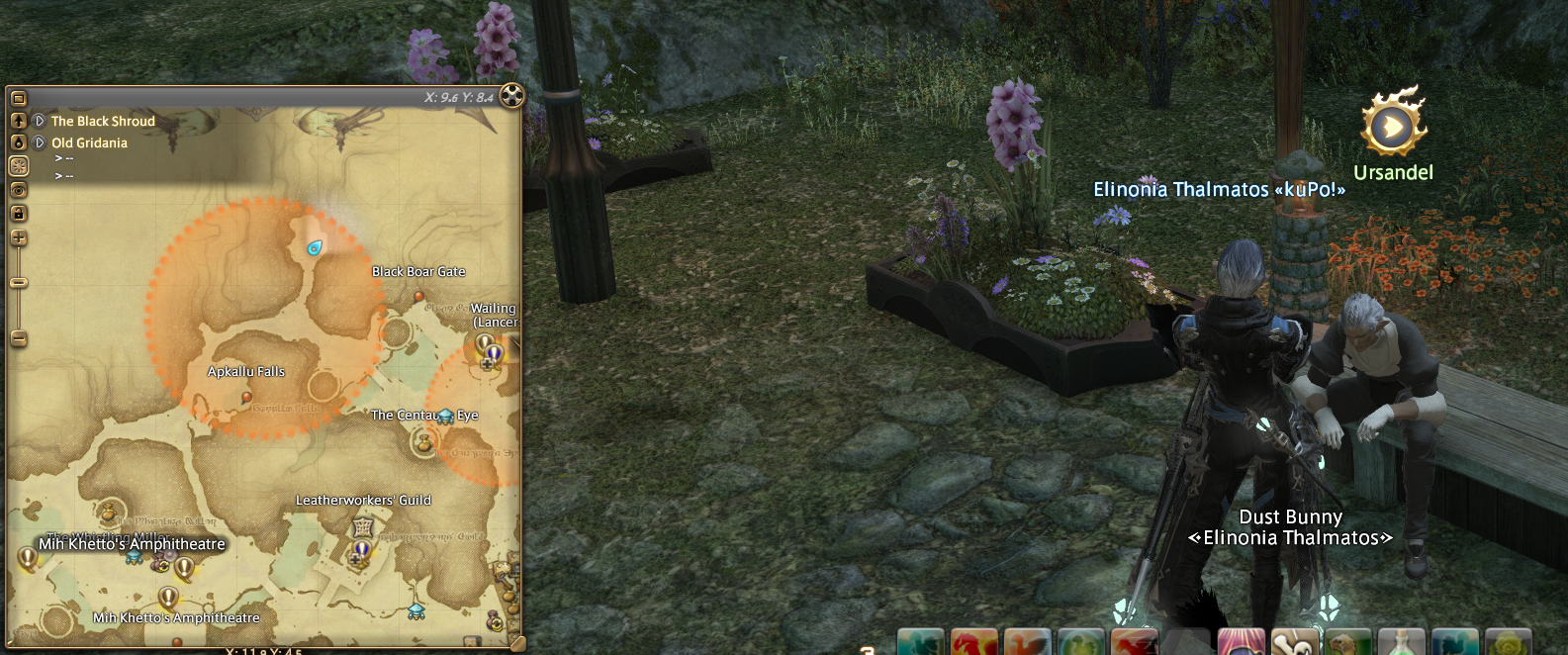Viewport: 1568px width, 655px height.
Task: Click the quest marker above Ursandel
Action: [1392, 126]
